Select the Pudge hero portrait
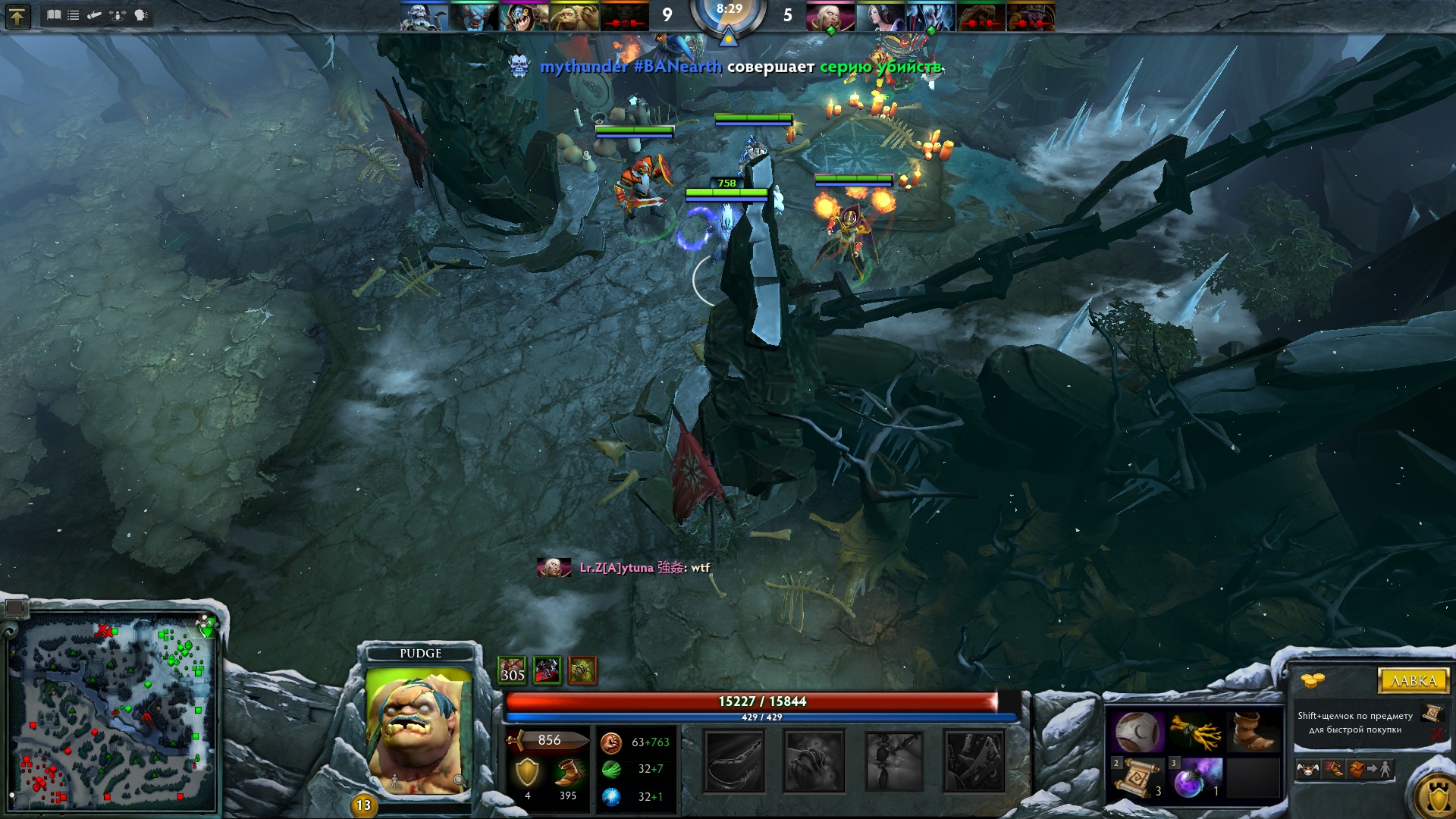The height and width of the screenshot is (819, 1456). point(419,732)
